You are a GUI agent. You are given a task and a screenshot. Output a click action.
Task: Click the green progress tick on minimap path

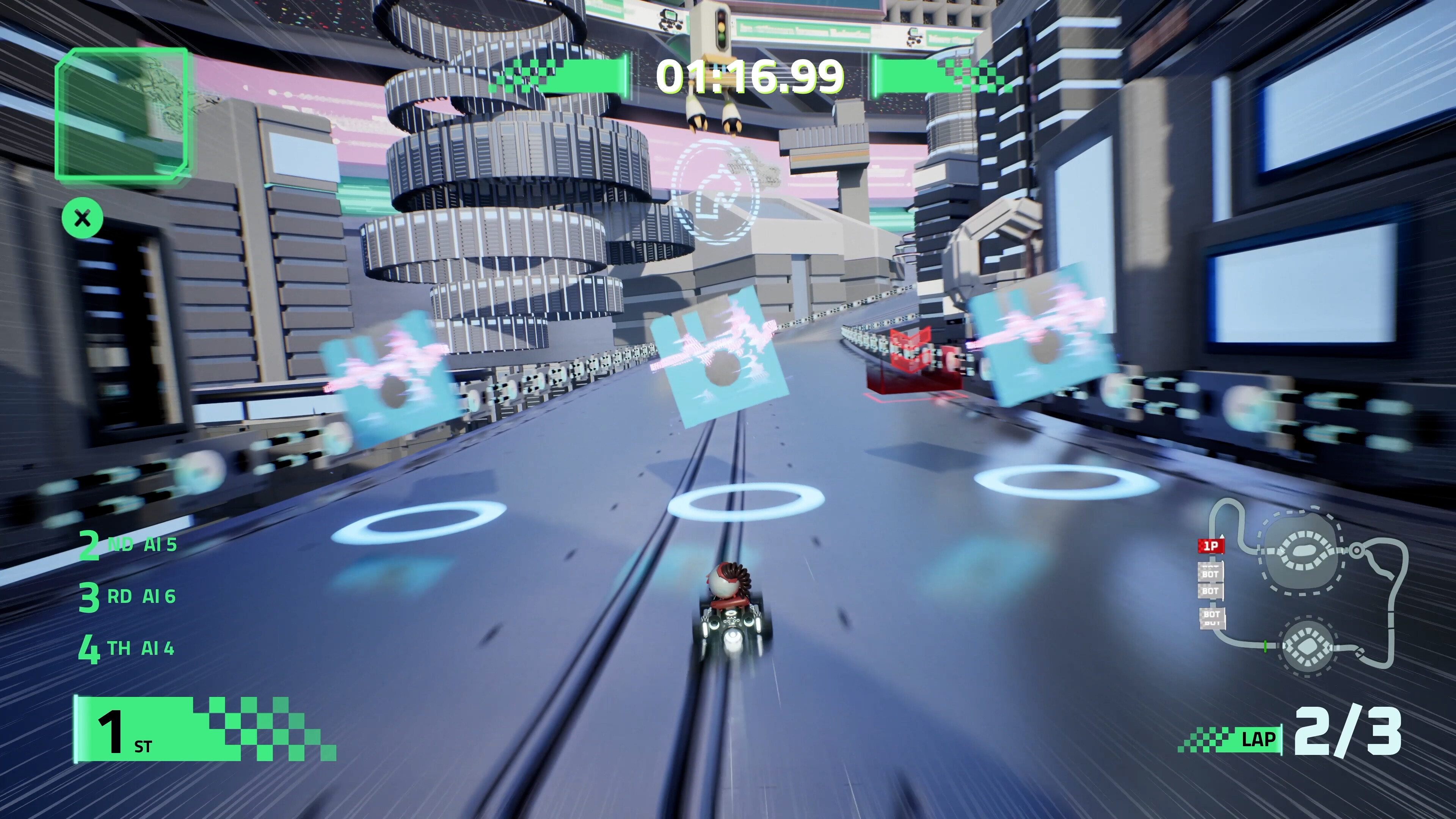[1265, 646]
